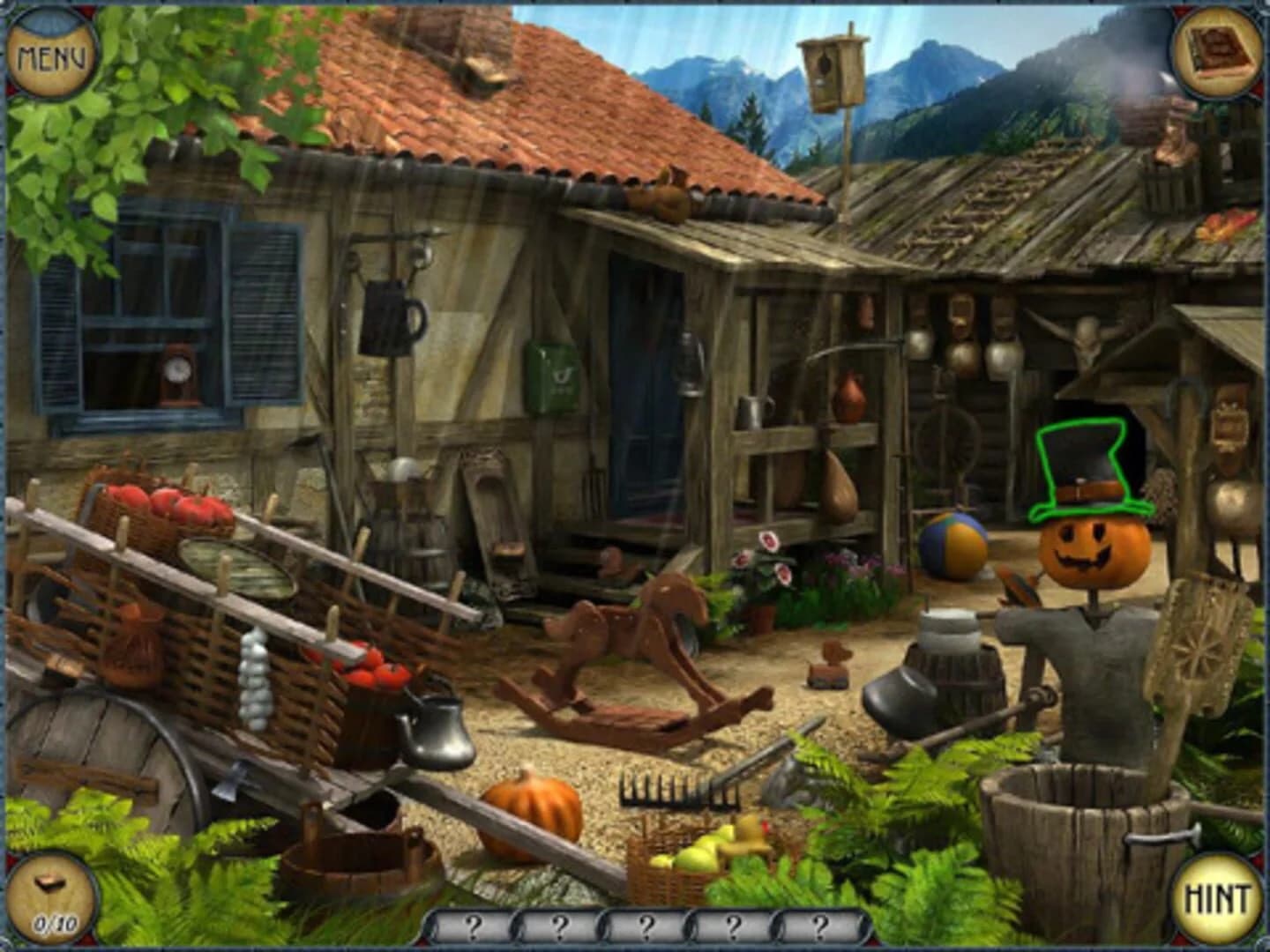Click the clock inside the window
This screenshot has height=952, width=1270.
pyautogui.click(x=177, y=373)
